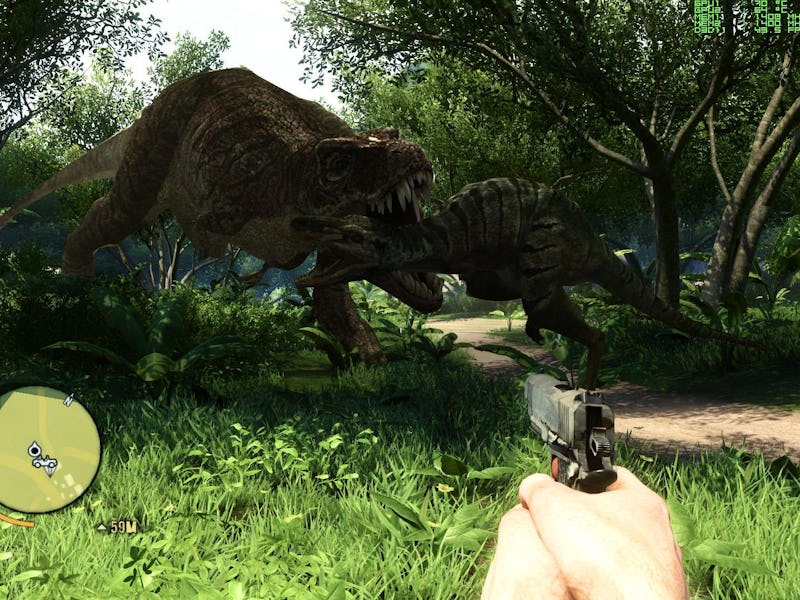Click the teardrop location marker on the minimap
This screenshot has height=600, width=800.
pos(34,448)
